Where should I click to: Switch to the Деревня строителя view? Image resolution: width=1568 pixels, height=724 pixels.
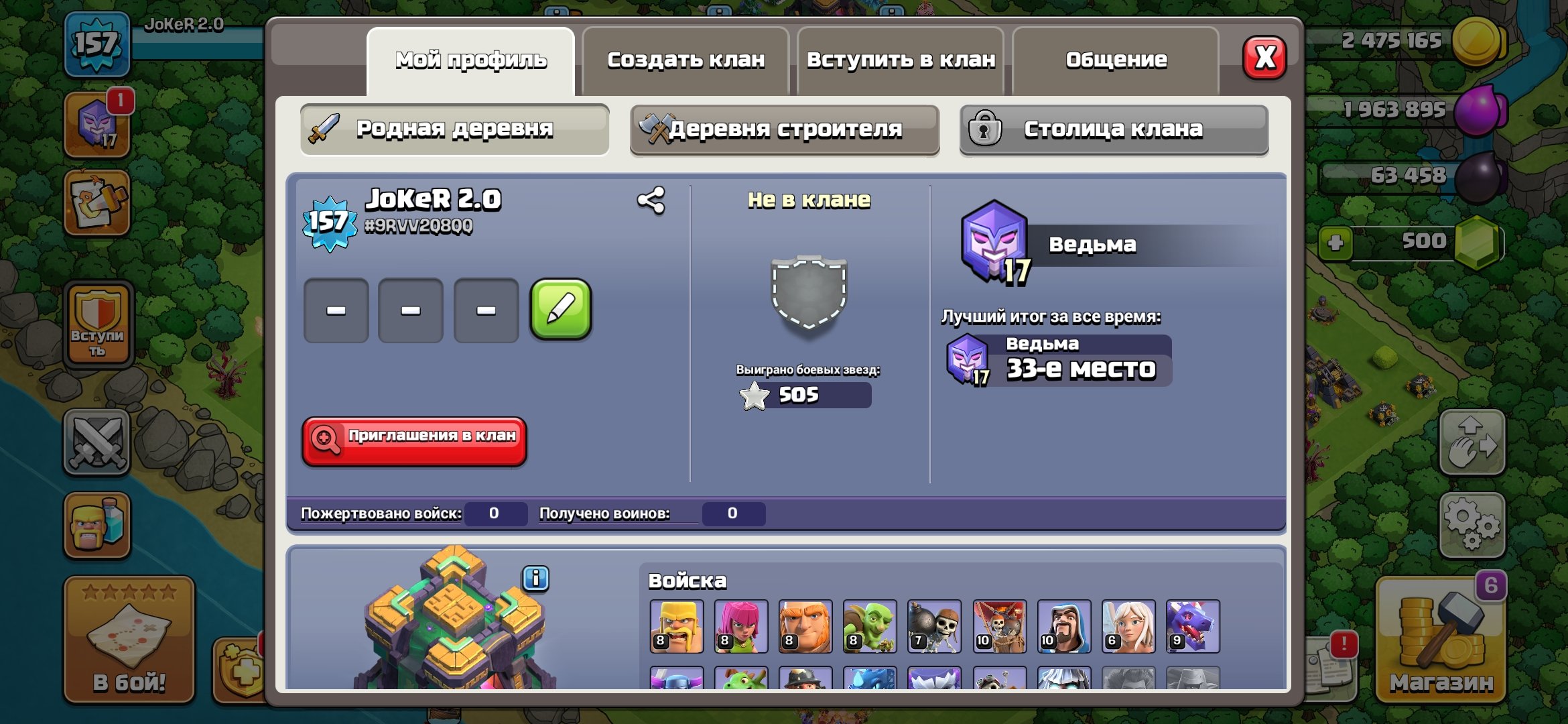pyautogui.click(x=785, y=128)
